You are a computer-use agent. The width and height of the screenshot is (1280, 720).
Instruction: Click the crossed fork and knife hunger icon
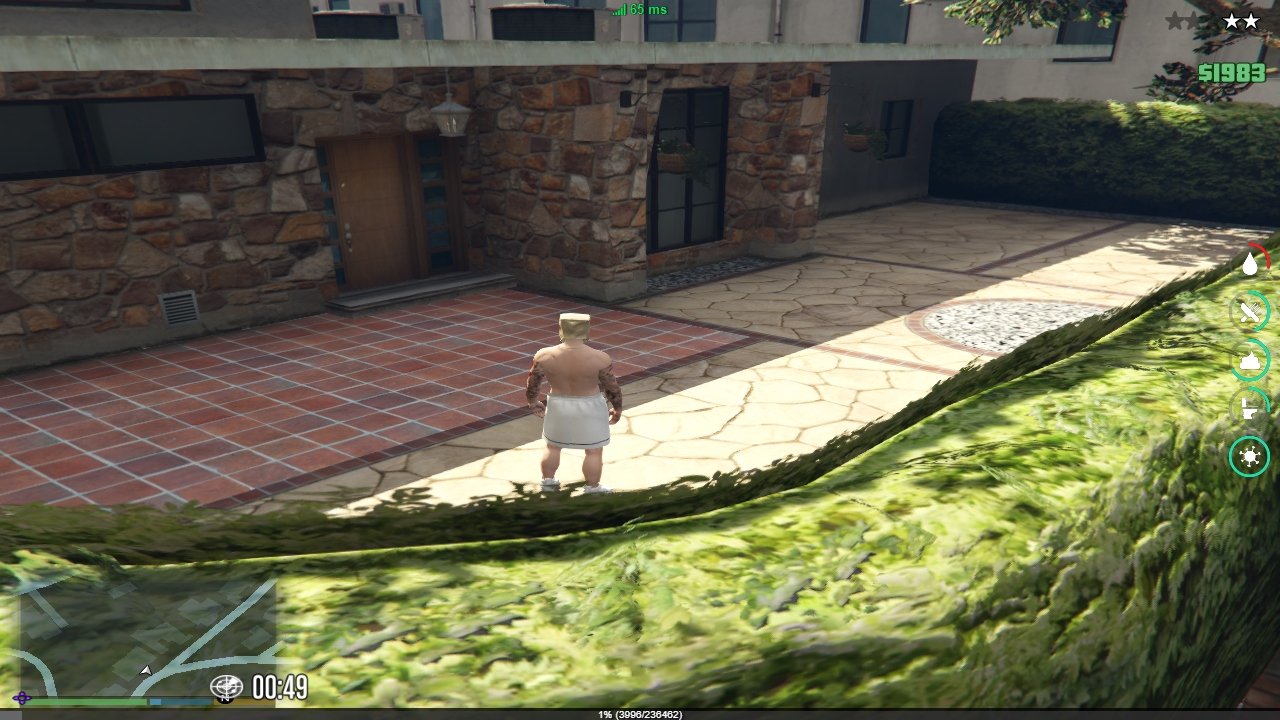pos(1250,312)
